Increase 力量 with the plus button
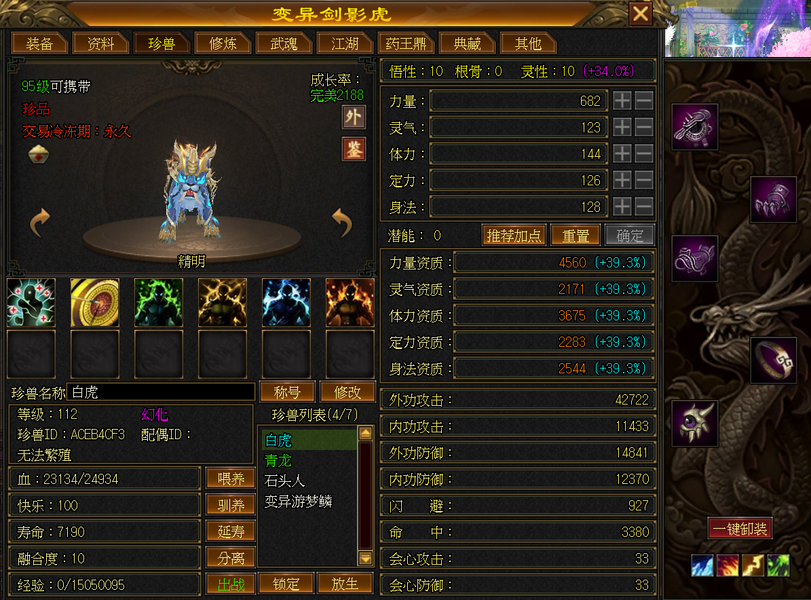The width and height of the screenshot is (811, 600). click(x=622, y=100)
